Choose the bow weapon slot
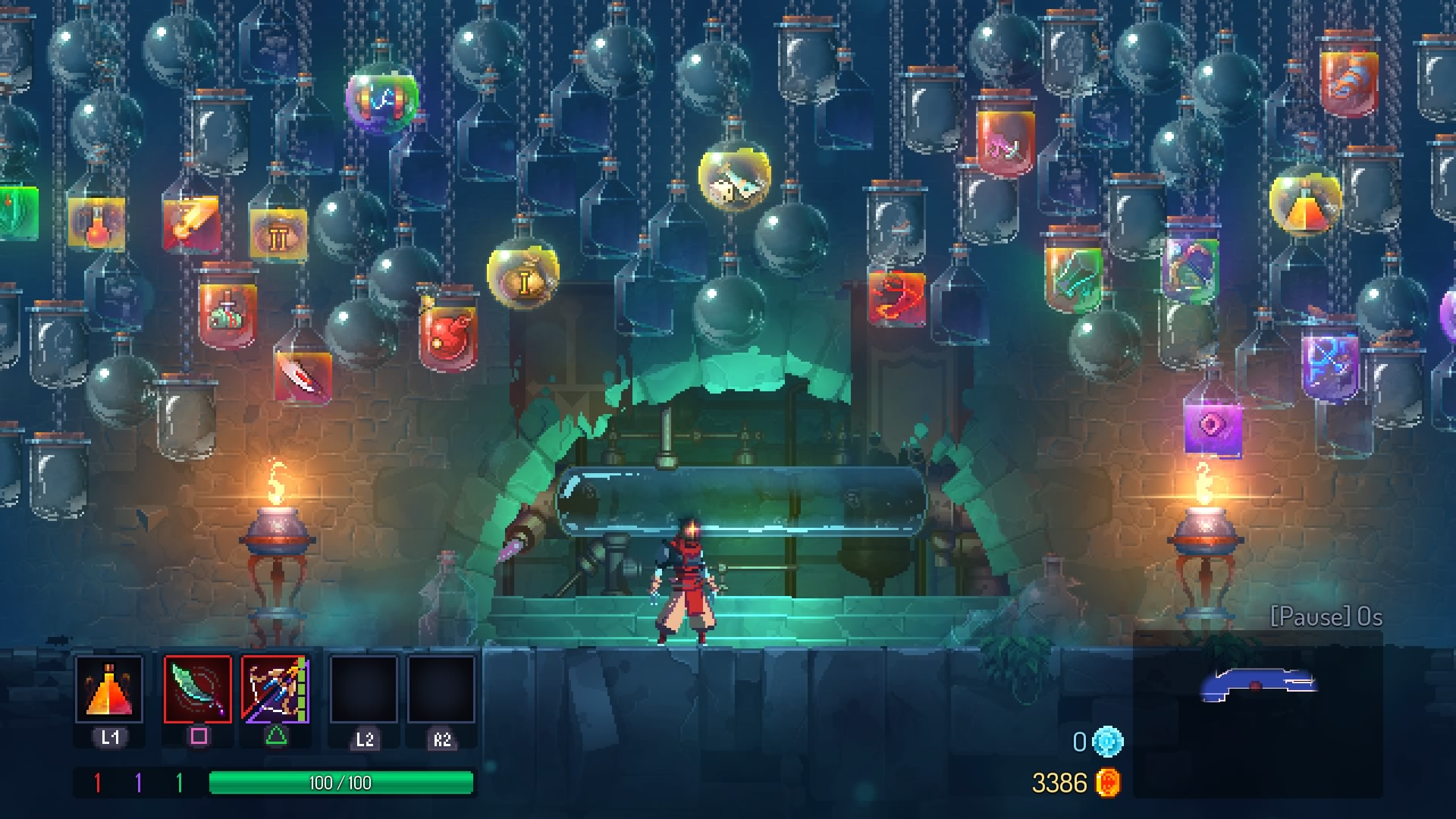 point(275,689)
